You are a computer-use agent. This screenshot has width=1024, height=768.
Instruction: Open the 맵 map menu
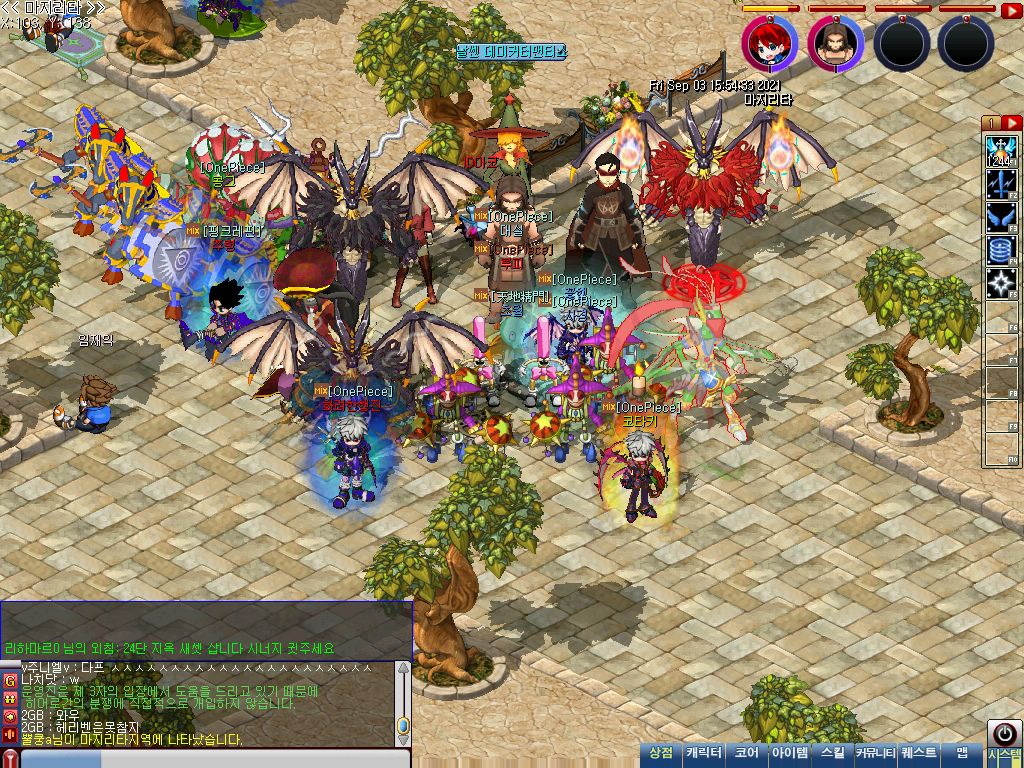coord(962,753)
